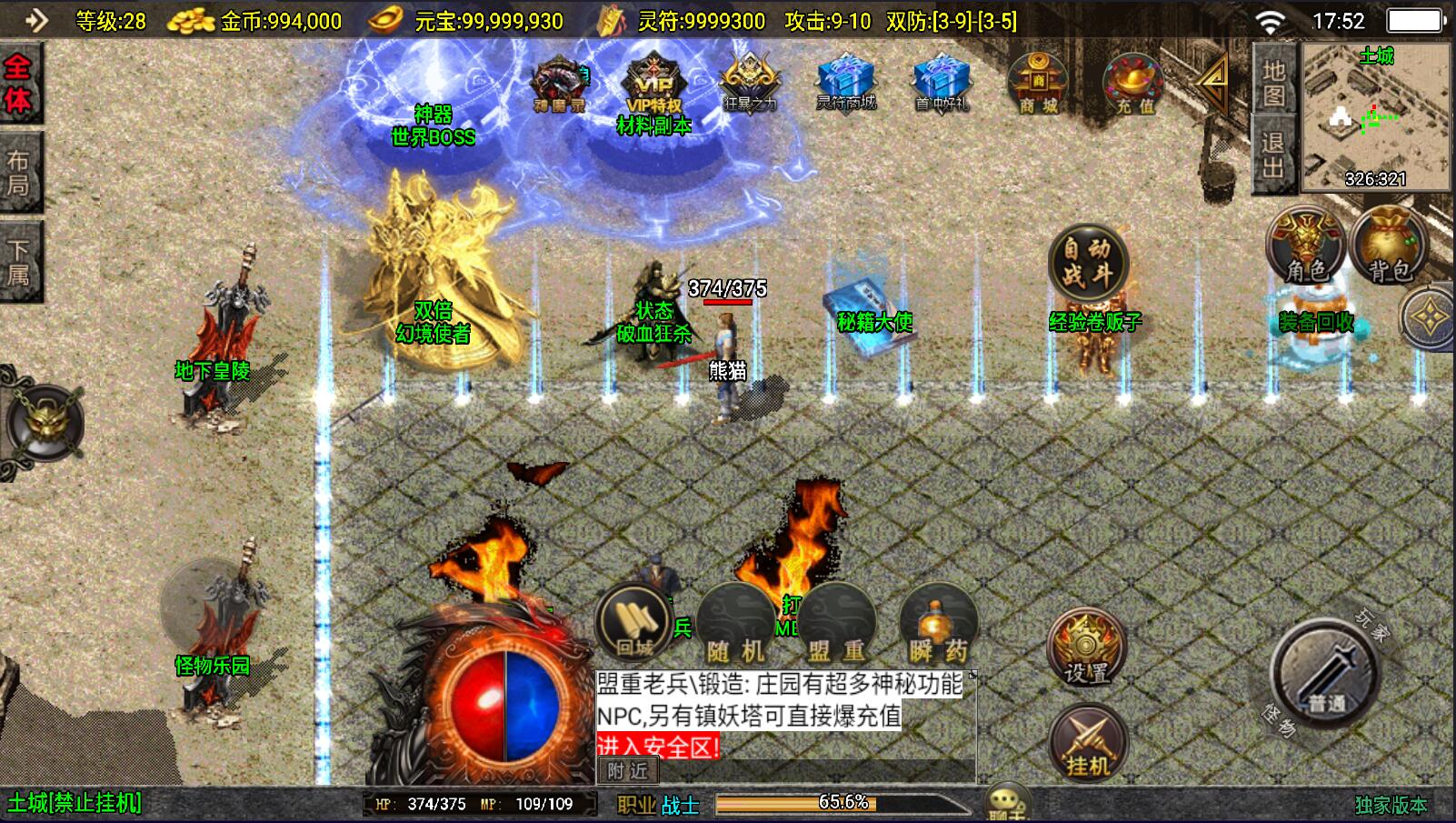Claim the 首冲好礼 gift box
Screen dimensions: 1456x823
942,82
